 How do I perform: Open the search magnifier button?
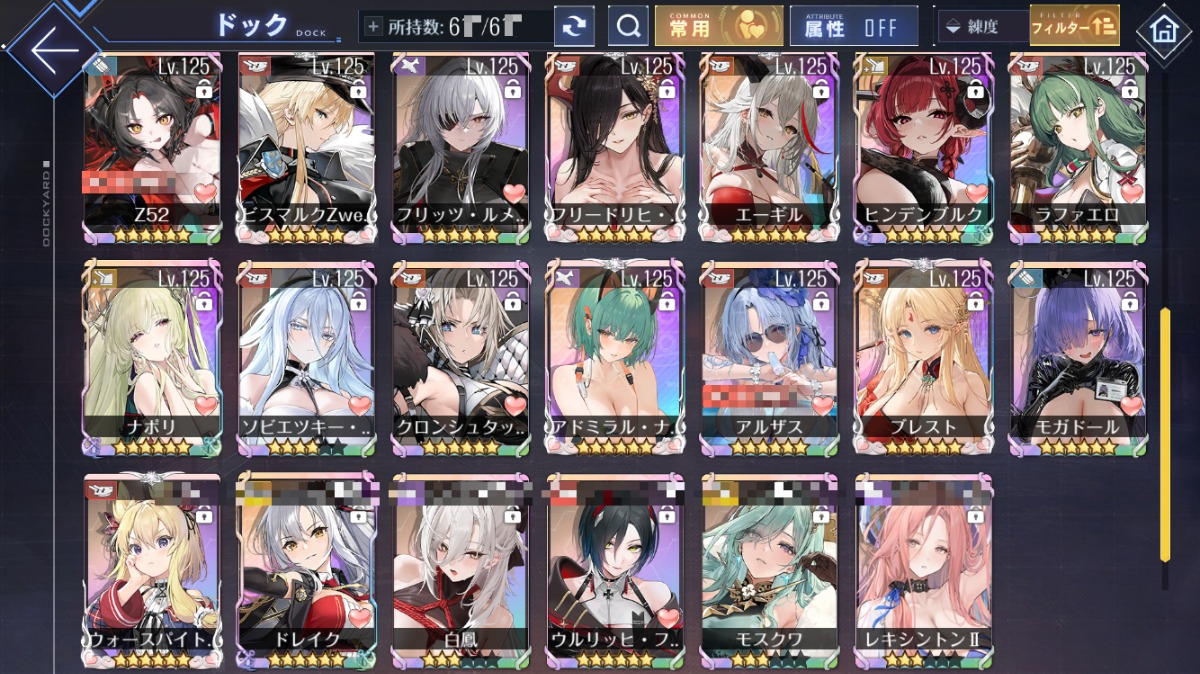(x=628, y=27)
